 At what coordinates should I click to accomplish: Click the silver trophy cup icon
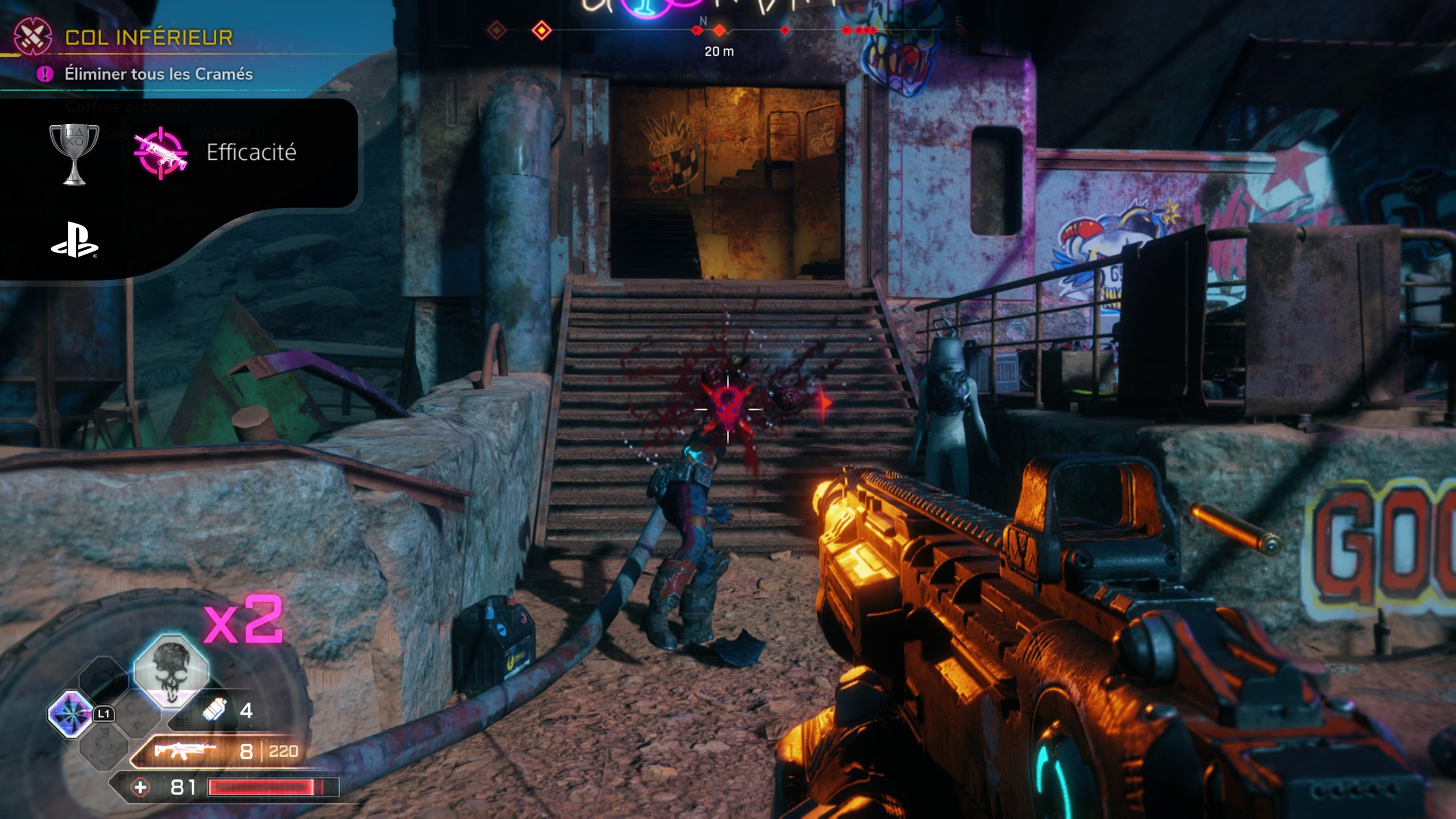pyautogui.click(x=74, y=154)
